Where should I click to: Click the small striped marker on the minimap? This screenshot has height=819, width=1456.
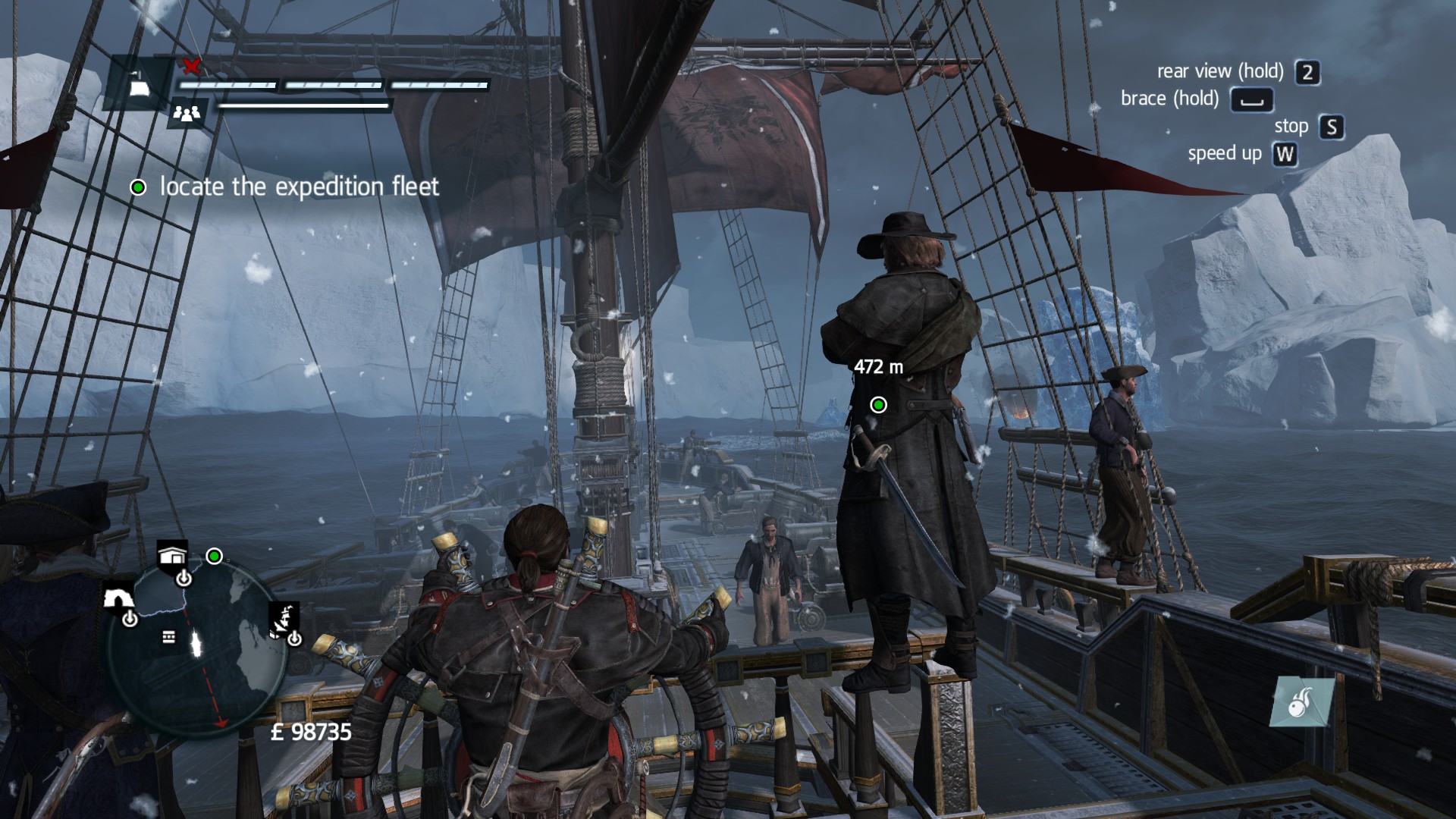pyautogui.click(x=168, y=637)
